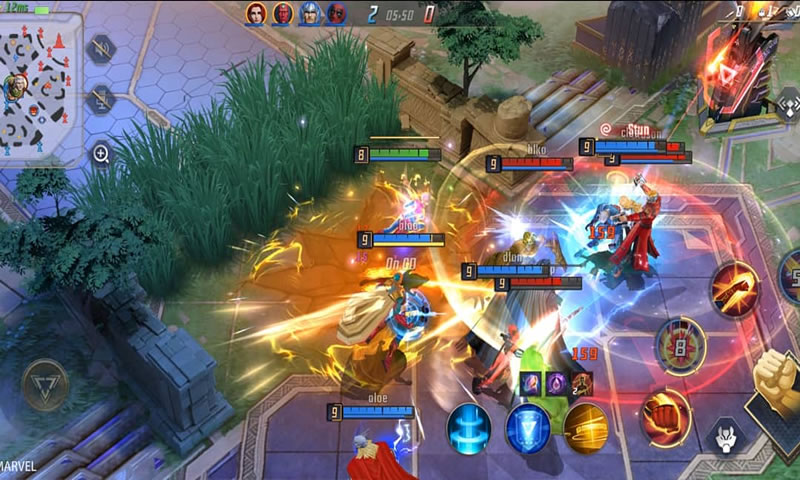800x480 pixels.
Task: Select the red-haired hero portrait in scoreboard
Action: pos(257,14)
